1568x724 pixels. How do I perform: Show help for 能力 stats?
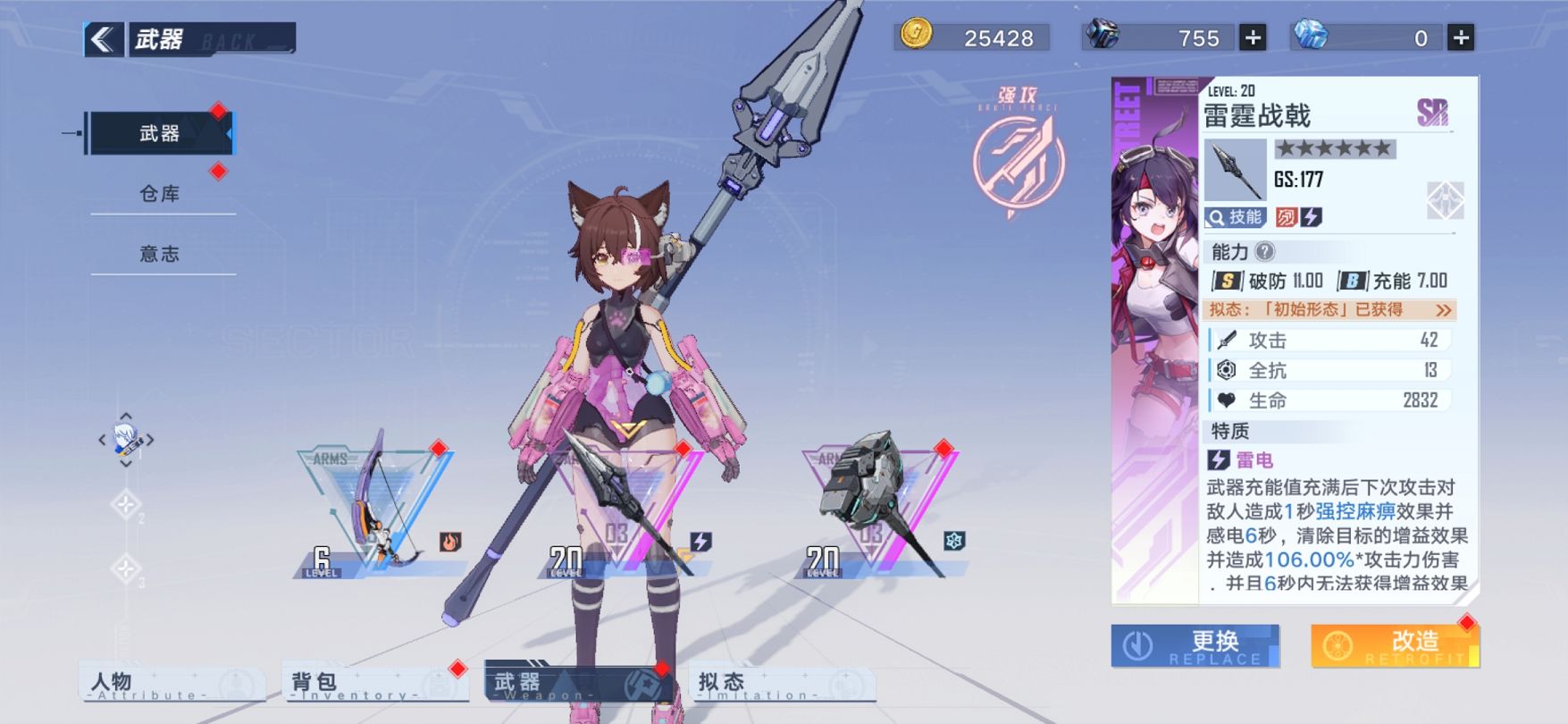(x=1264, y=252)
